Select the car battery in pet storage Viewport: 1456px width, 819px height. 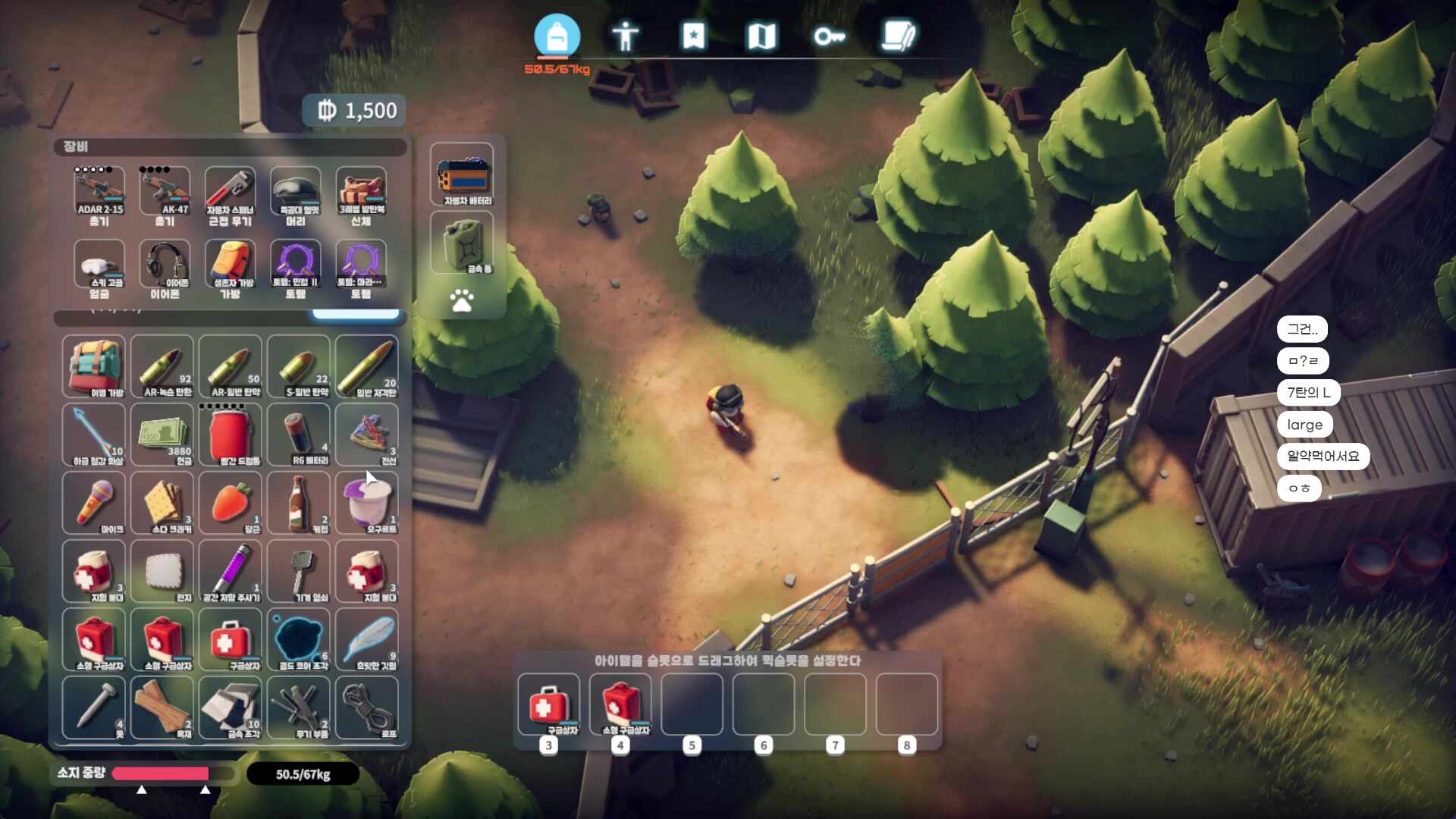462,175
